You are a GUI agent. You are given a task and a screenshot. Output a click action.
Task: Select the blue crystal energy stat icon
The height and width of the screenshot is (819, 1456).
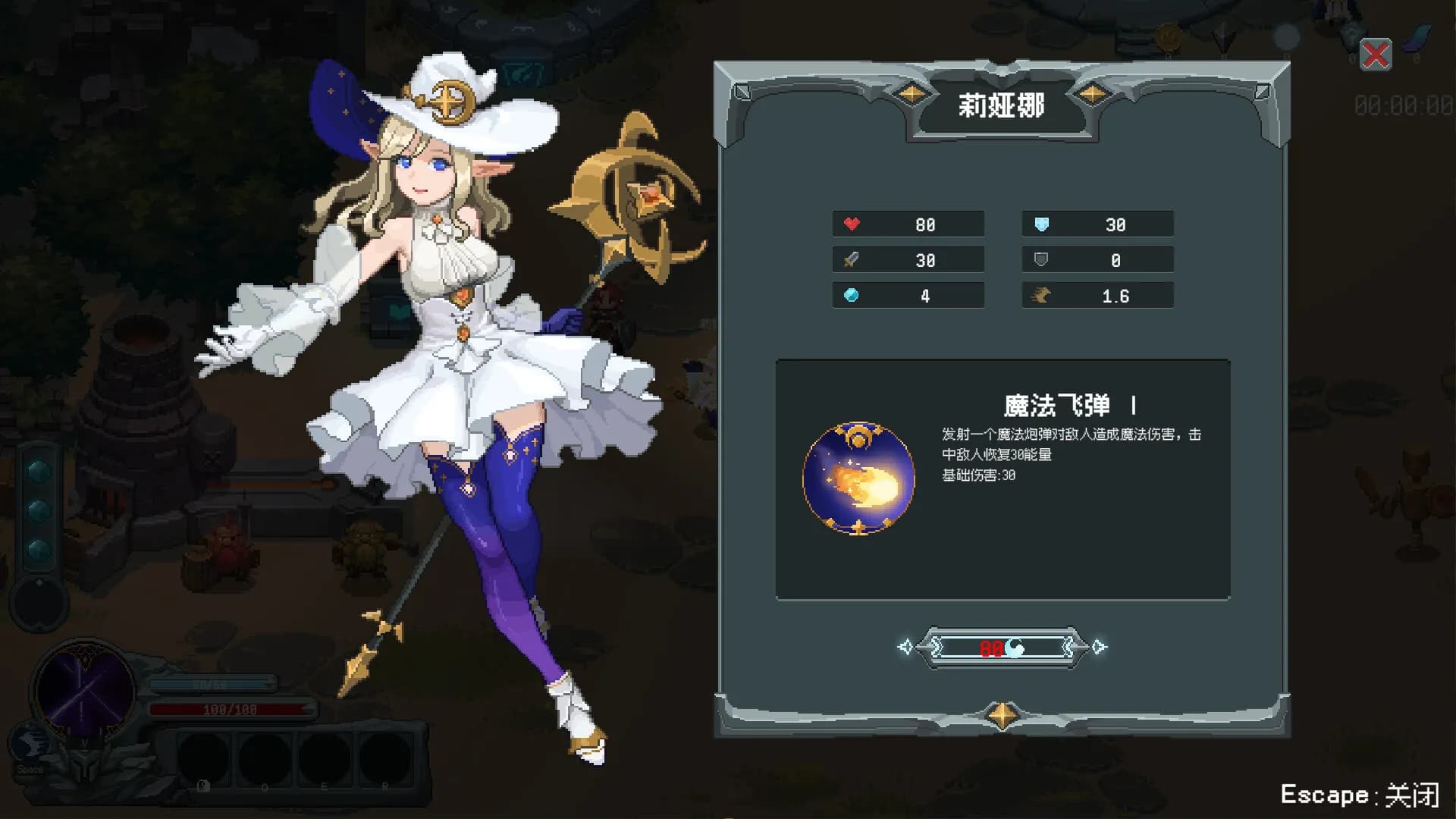coord(852,295)
